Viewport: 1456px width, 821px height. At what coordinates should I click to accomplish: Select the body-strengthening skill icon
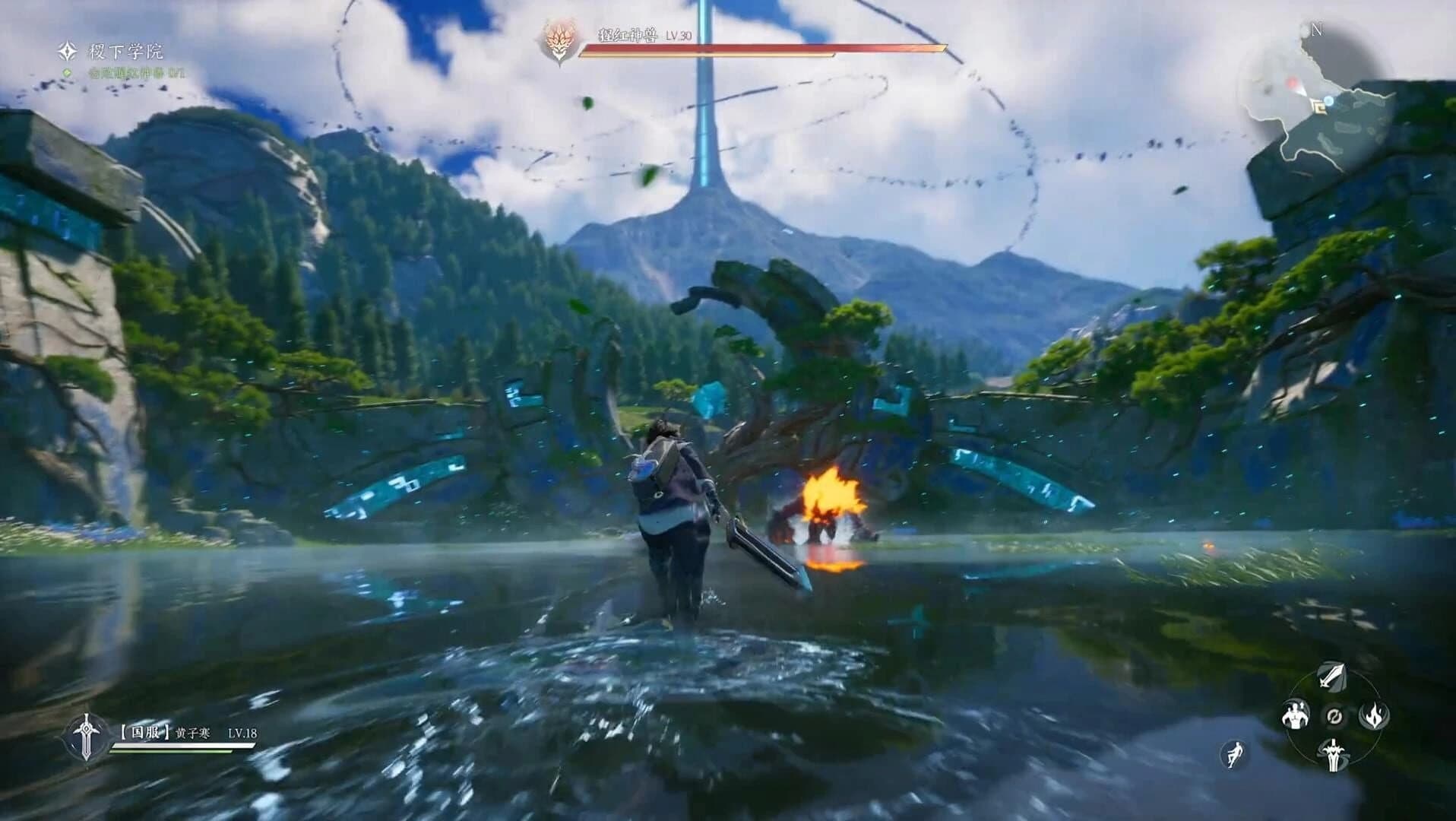click(1296, 715)
